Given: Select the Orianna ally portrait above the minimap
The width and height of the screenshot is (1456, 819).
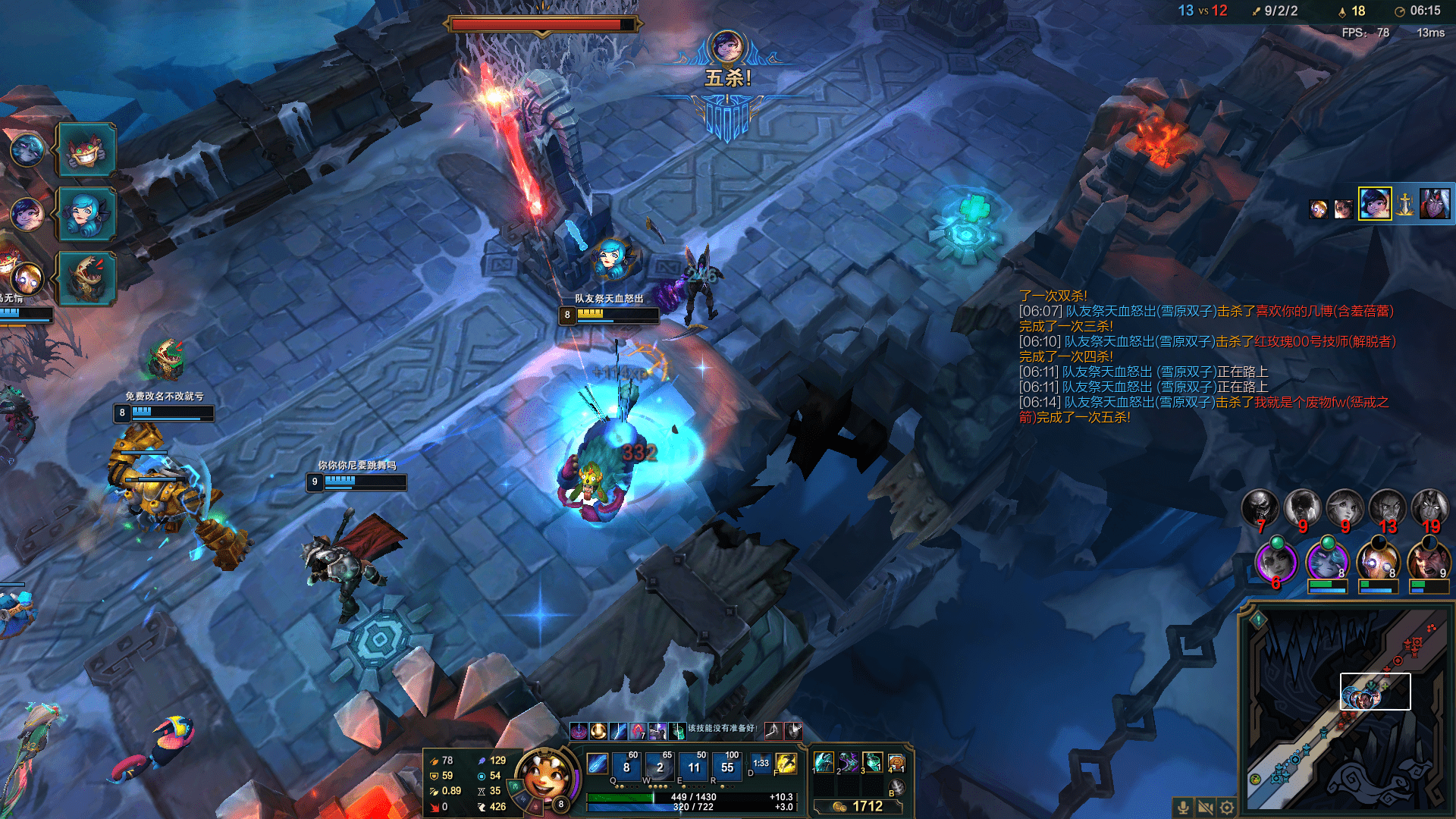Looking at the screenshot, I should tap(1377, 563).
